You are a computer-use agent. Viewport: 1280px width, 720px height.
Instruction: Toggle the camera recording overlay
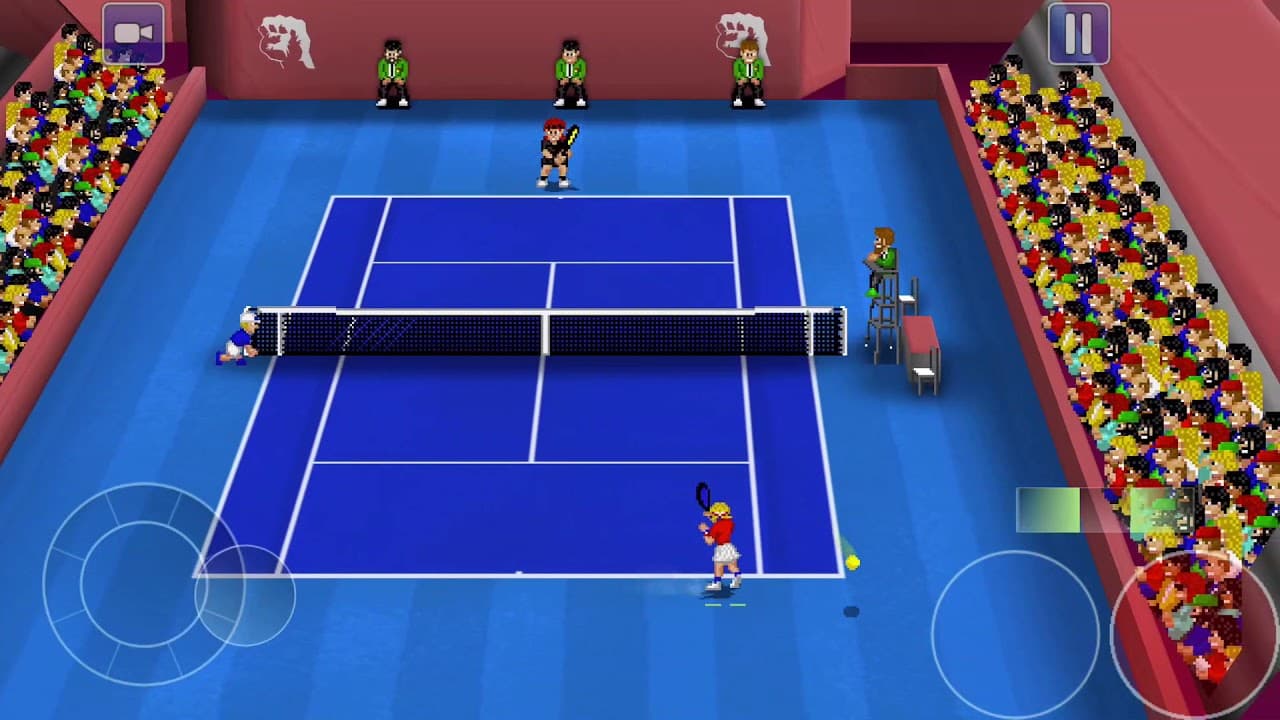(133, 32)
